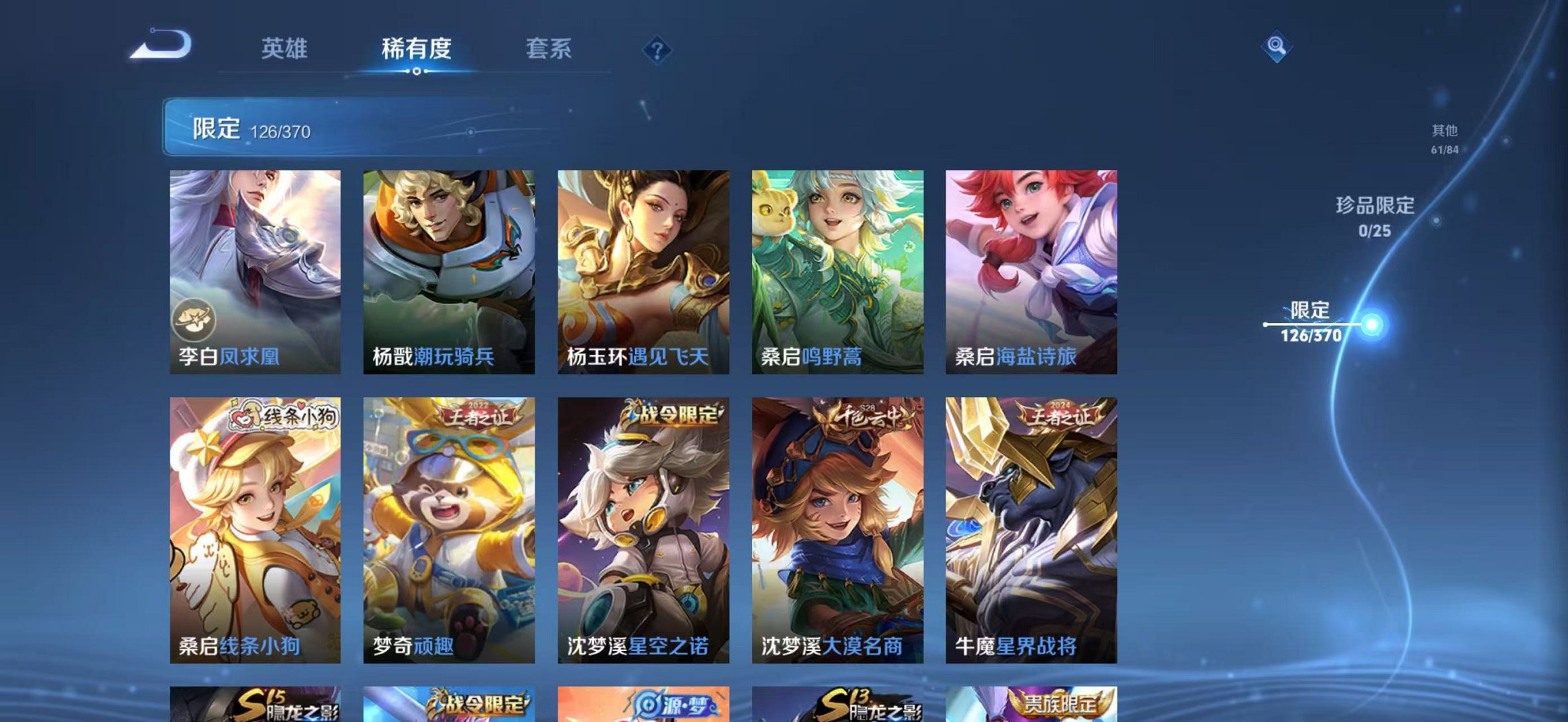Switch to the 英雄 tab
The image size is (1568, 722).
coord(287,49)
